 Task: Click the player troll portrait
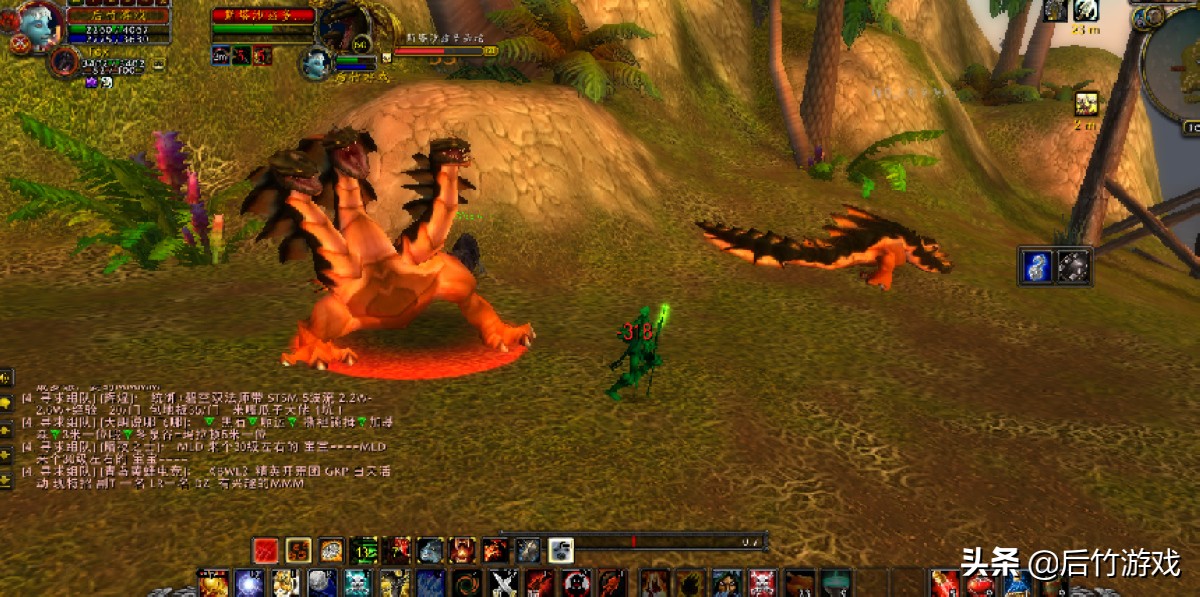(x=39, y=24)
